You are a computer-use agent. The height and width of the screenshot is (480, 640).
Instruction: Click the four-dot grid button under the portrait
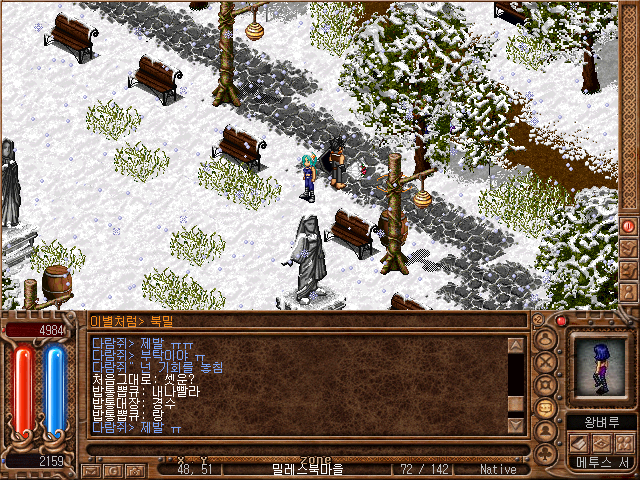pos(624,442)
